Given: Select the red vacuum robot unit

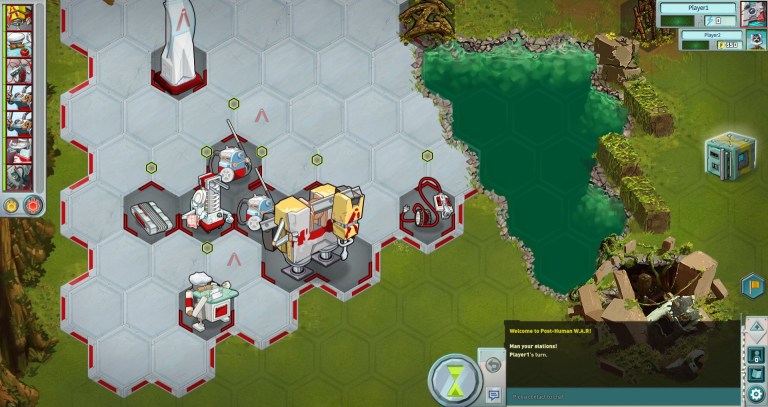Looking at the screenshot, I should (x=426, y=203).
